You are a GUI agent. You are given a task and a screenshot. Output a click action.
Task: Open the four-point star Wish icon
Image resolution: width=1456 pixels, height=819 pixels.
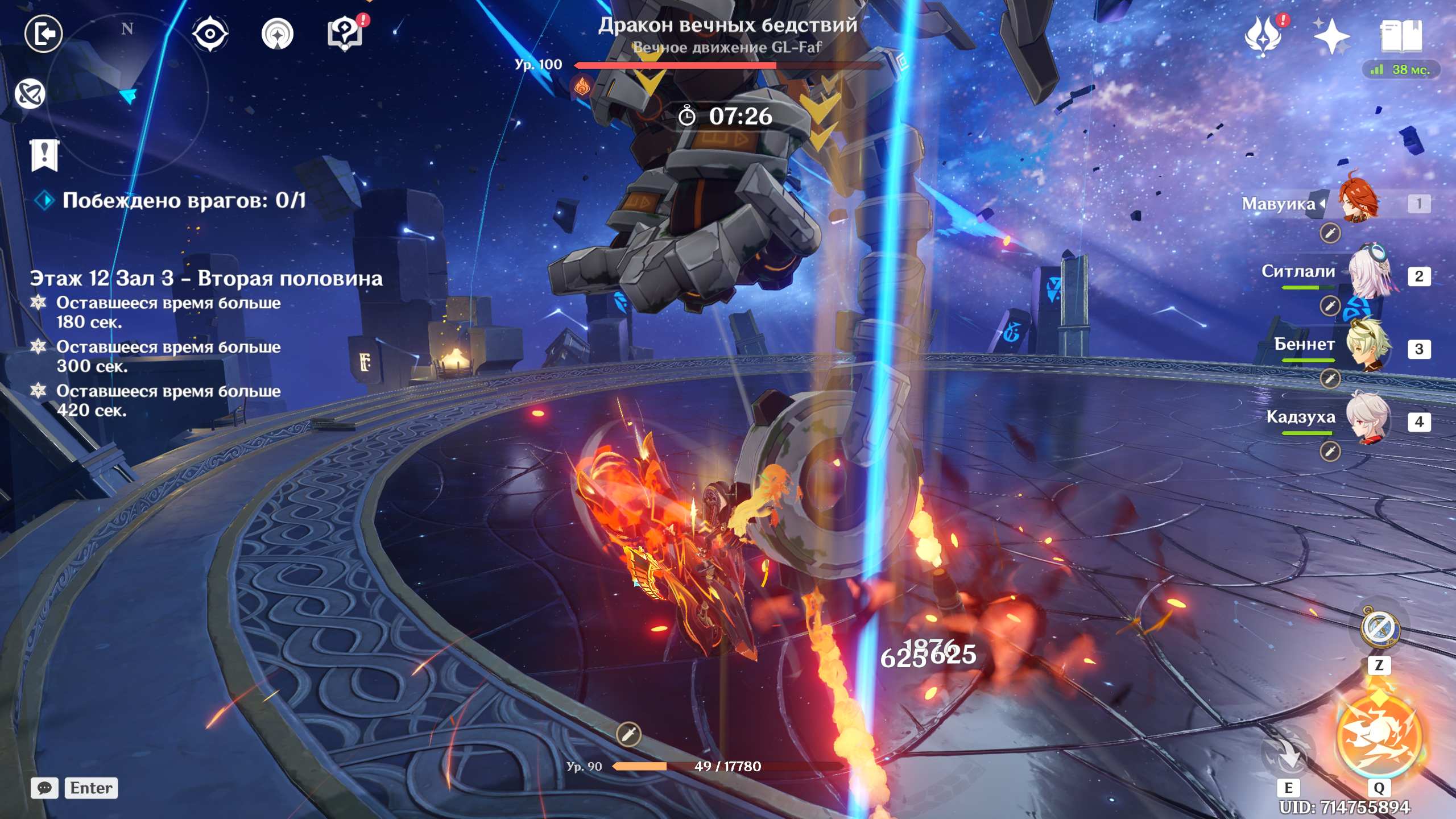pyautogui.click(x=1331, y=35)
